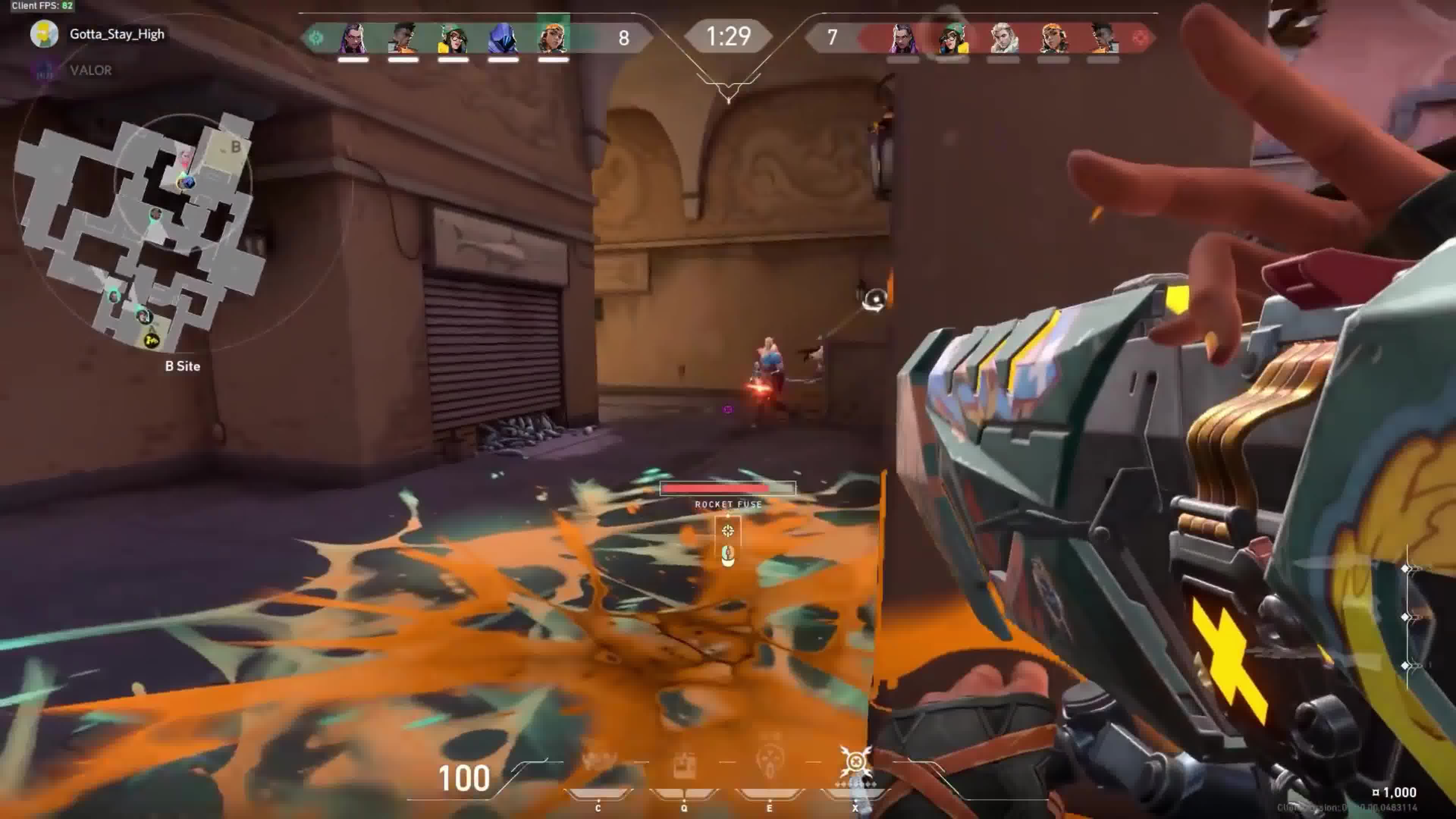Select the red team's Raze portrait
Viewport: 1456px width, 819px height.
point(1053,38)
